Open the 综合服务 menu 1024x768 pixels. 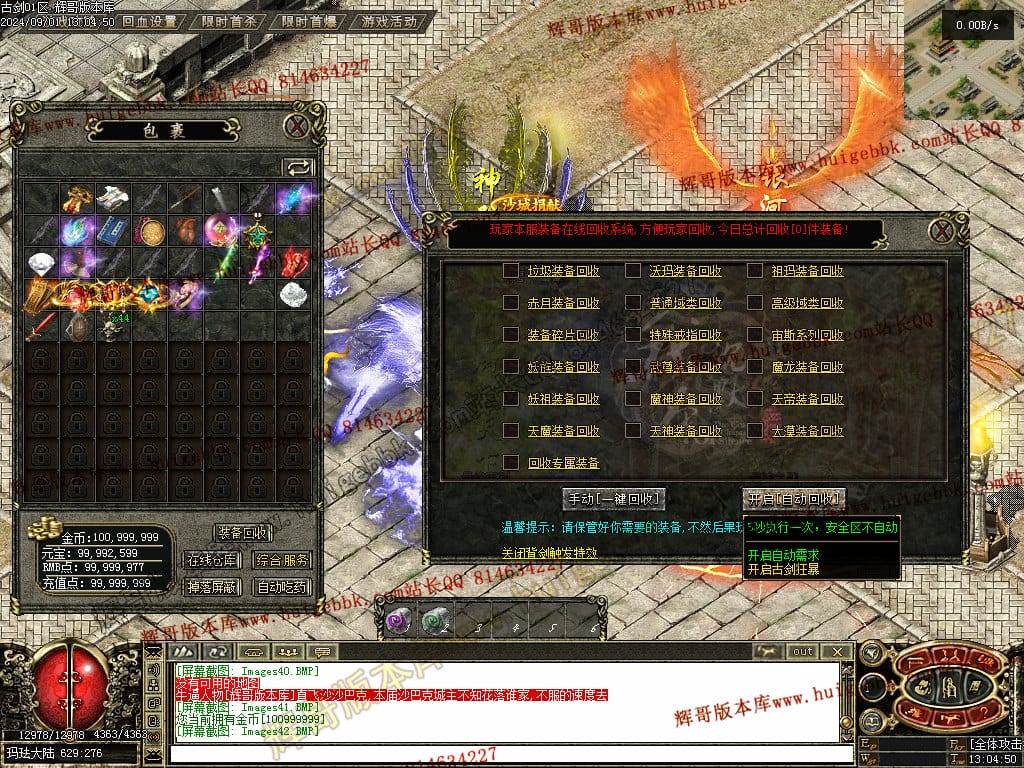click(x=281, y=560)
